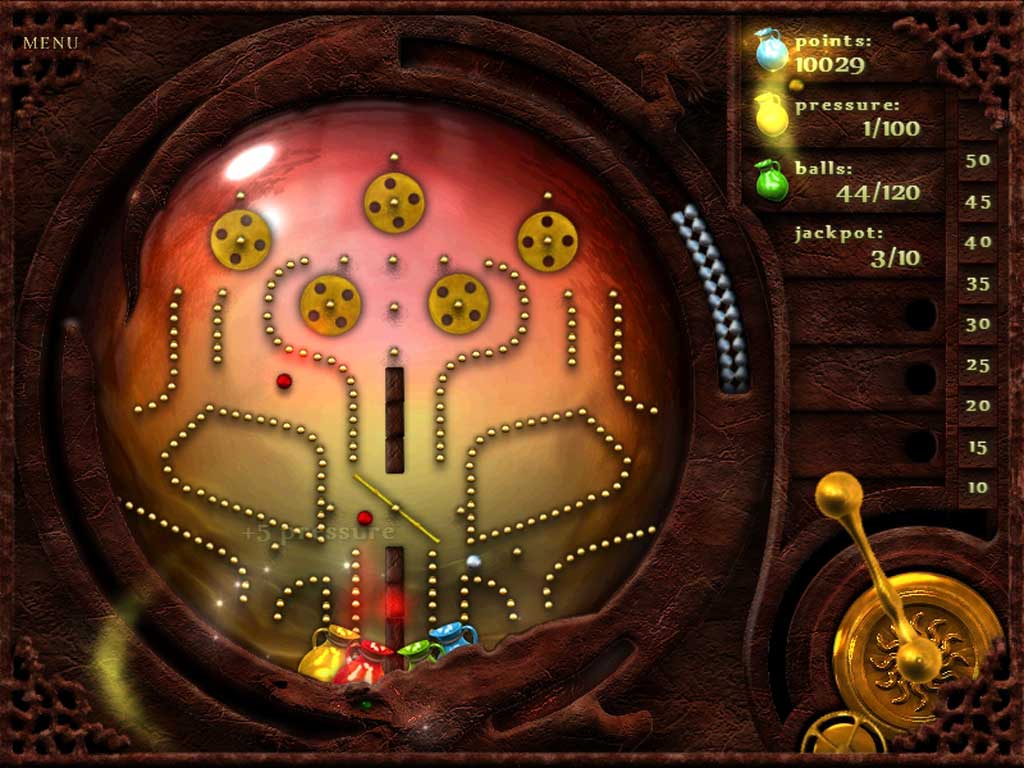Open the MENU in the corner
The image size is (1024, 768).
click(50, 43)
